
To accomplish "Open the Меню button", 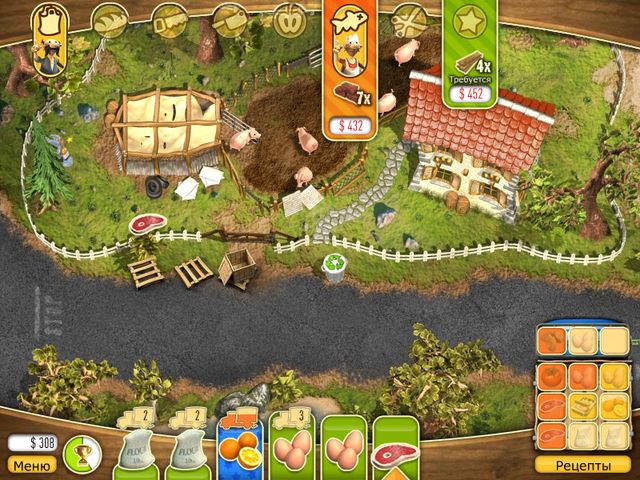I will coord(32,464).
